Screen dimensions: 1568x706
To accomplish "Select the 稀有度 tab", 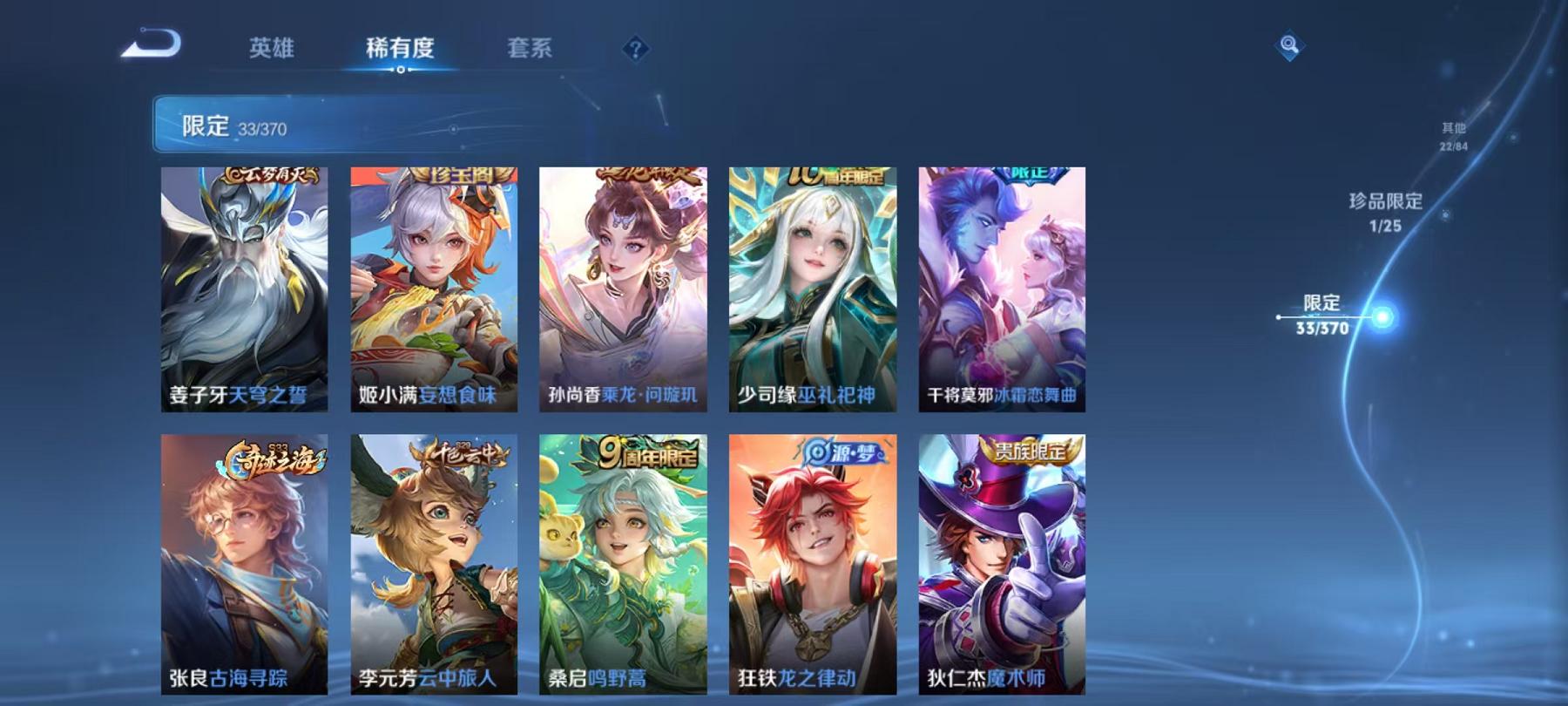I will (x=400, y=50).
